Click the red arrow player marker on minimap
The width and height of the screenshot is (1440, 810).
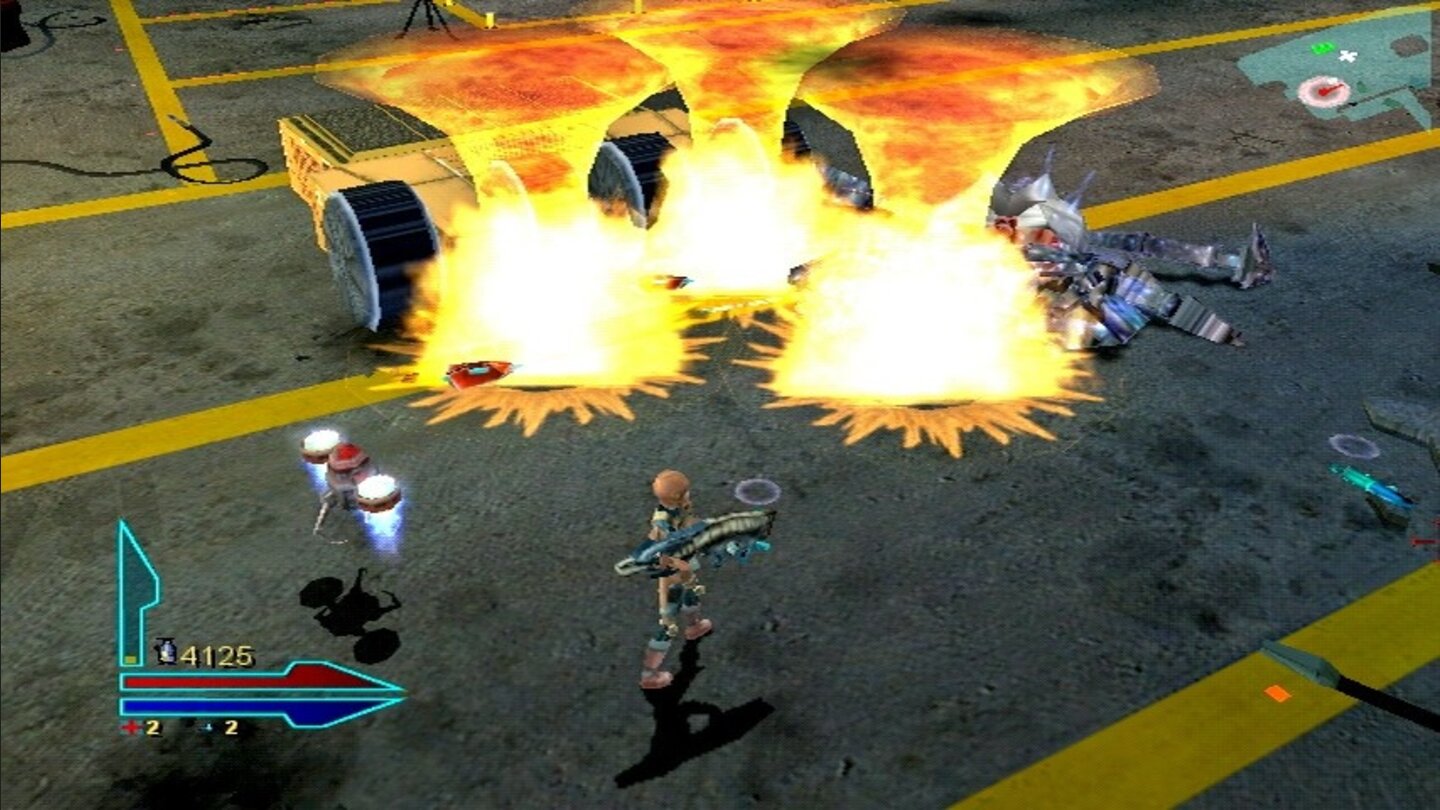tap(1327, 91)
